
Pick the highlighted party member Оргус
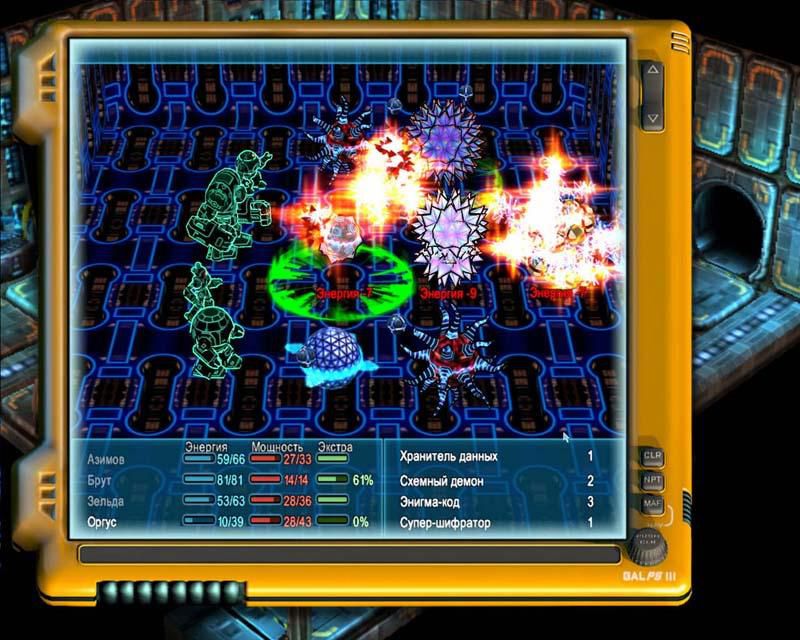(108, 522)
